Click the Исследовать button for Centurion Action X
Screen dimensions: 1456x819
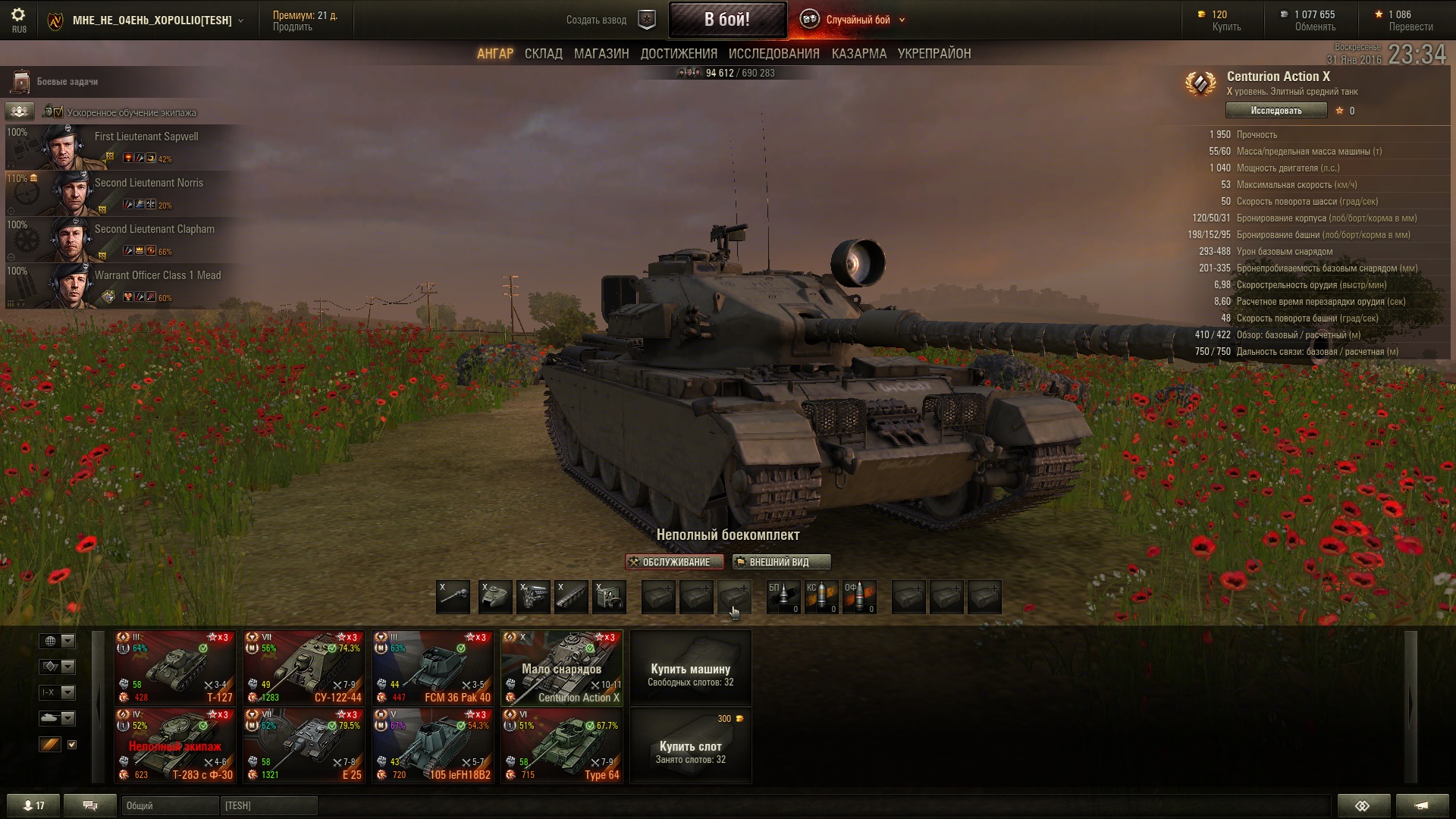[x=1276, y=111]
